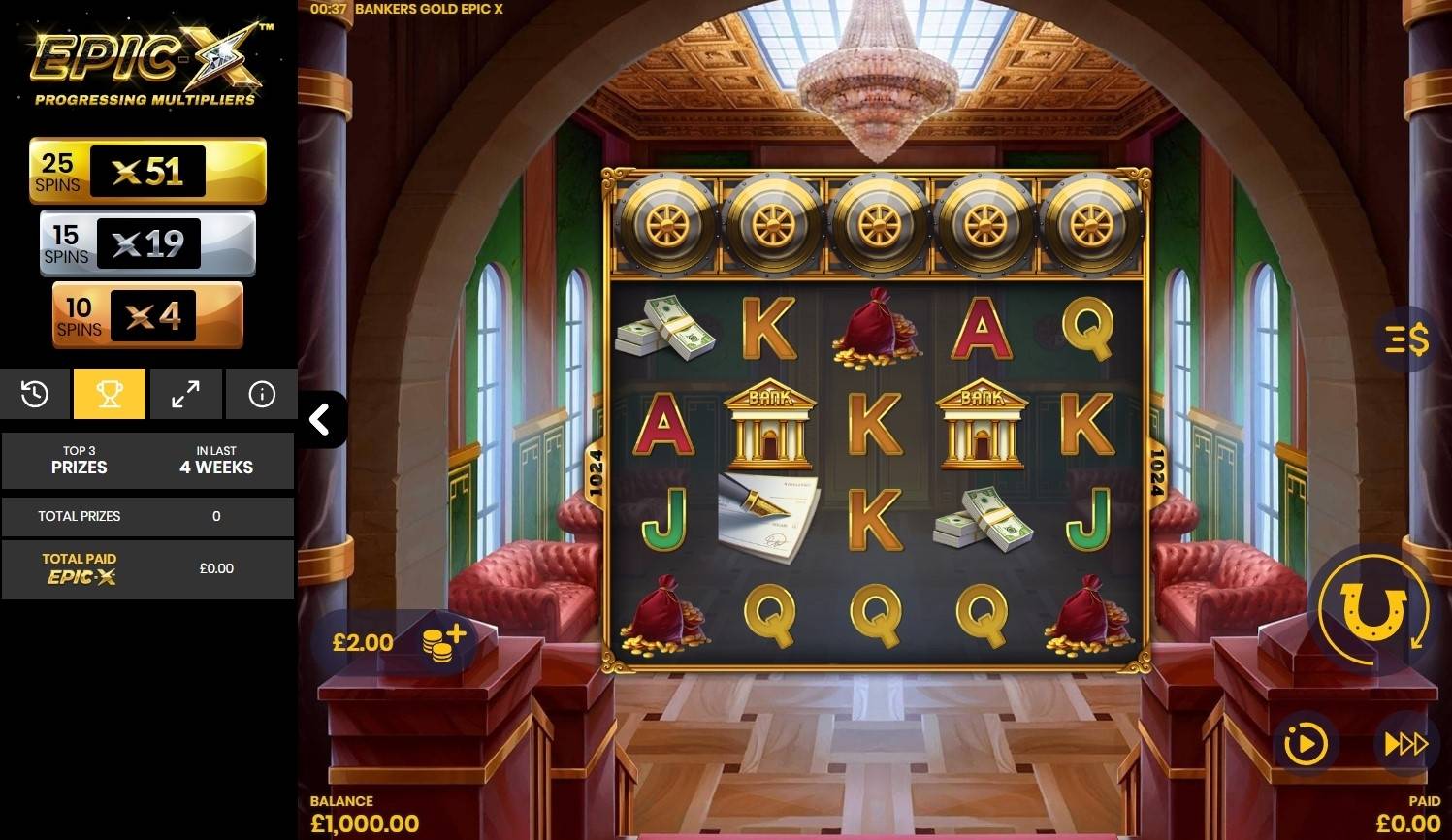Spin the reels with the horseshoe button
Image resolution: width=1452 pixels, height=840 pixels.
pos(1373,609)
